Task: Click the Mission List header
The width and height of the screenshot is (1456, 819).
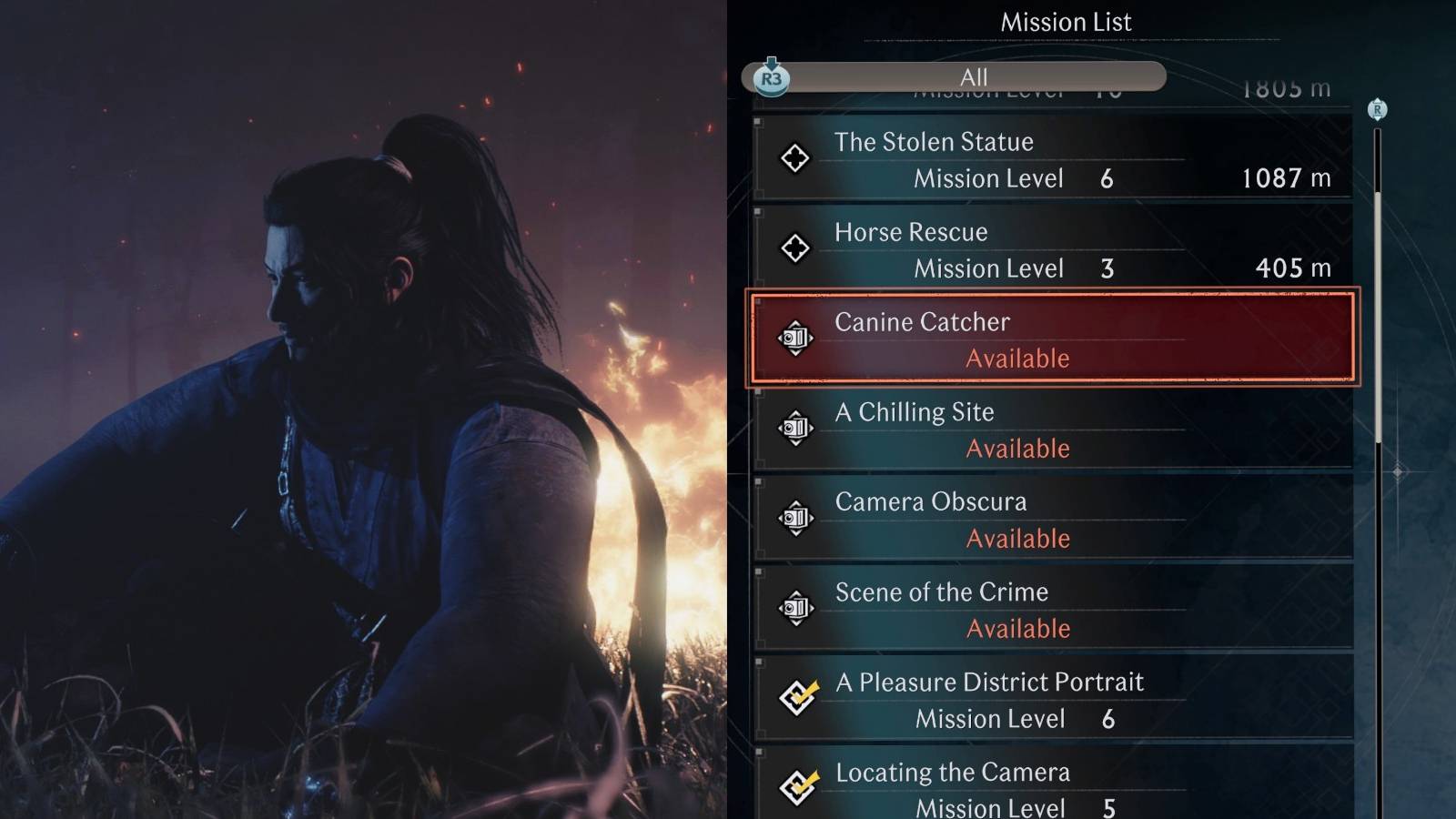Action: click(1065, 22)
